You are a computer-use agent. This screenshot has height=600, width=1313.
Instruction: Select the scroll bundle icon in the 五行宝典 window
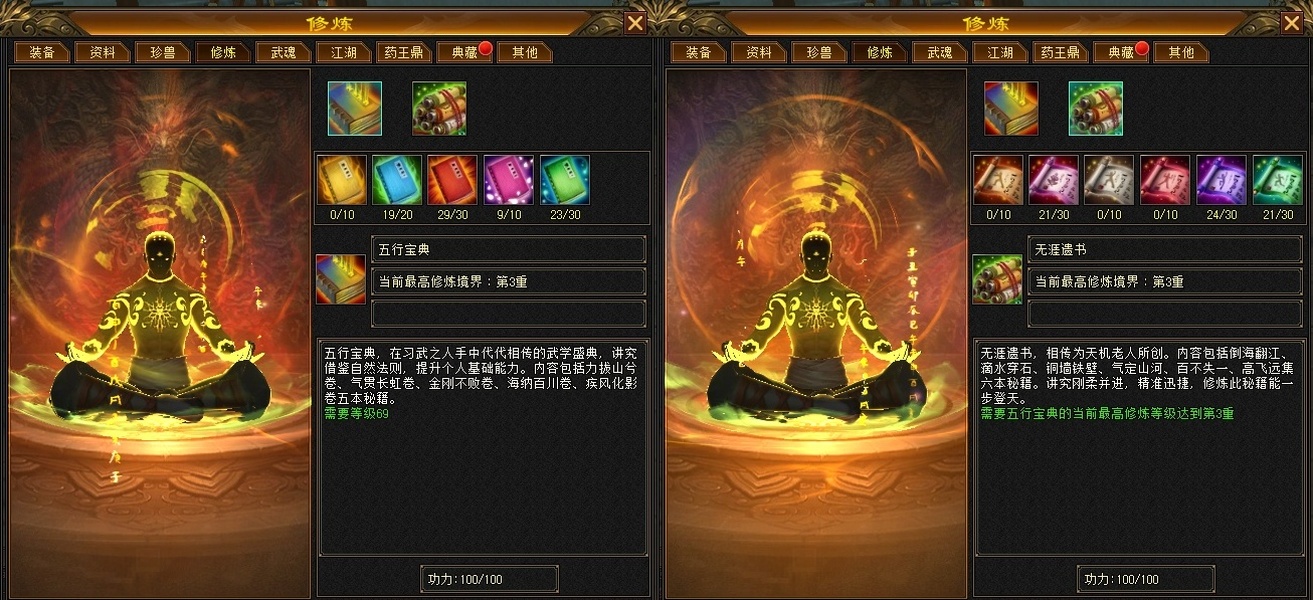pos(439,108)
